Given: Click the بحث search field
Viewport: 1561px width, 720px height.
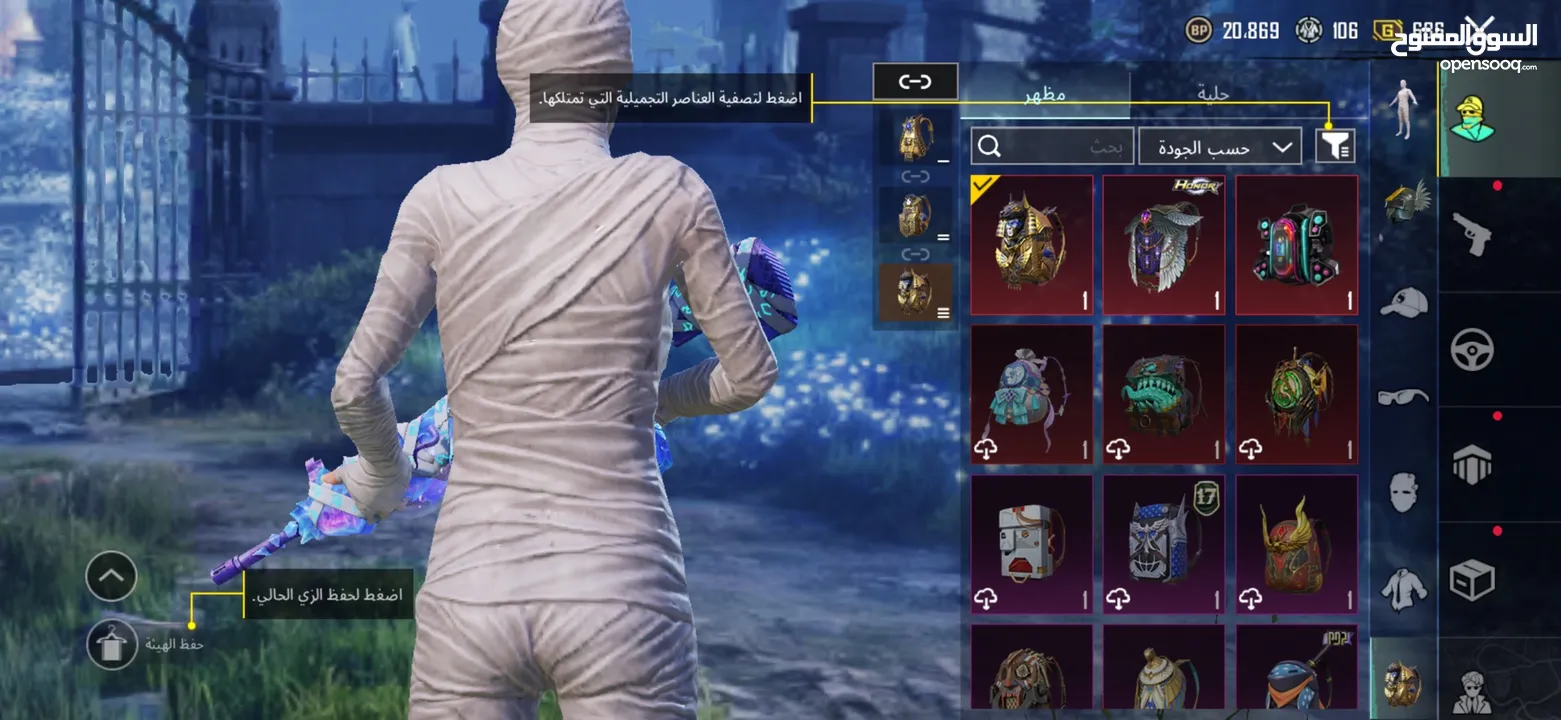Looking at the screenshot, I should coord(1052,147).
